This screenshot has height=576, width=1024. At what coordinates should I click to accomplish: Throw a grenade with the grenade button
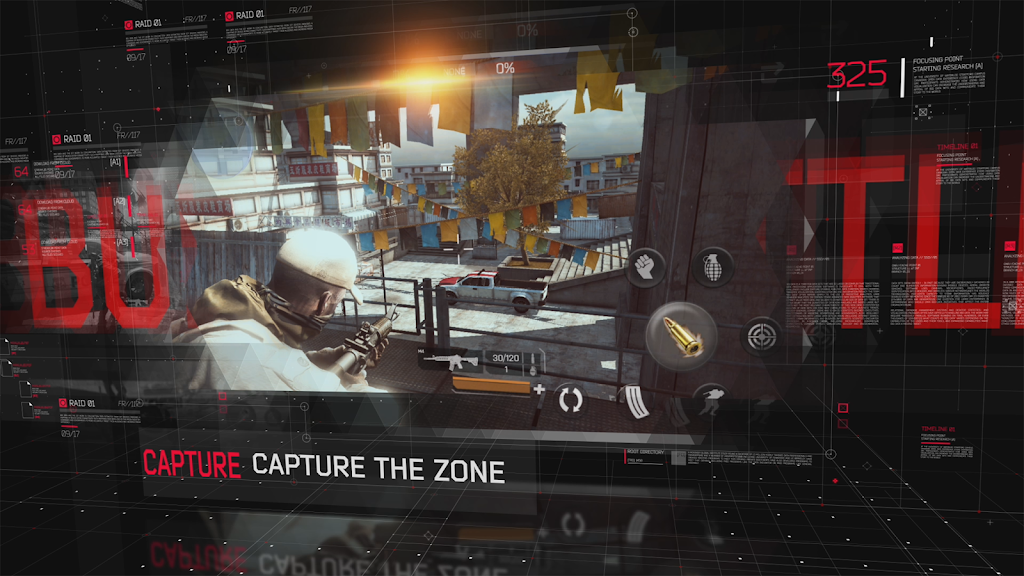(x=713, y=266)
